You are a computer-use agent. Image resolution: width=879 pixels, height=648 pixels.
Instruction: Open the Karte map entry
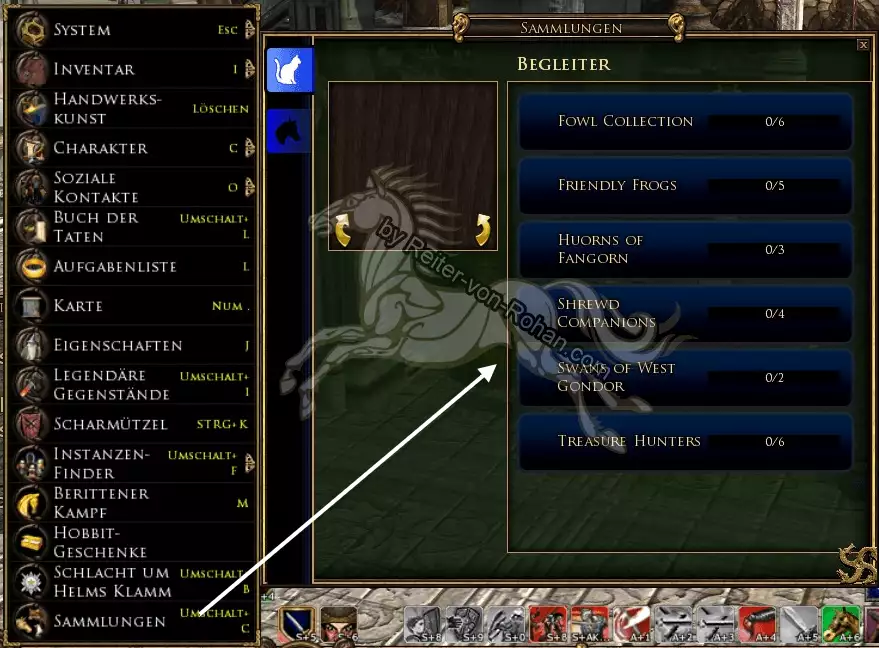tap(78, 306)
